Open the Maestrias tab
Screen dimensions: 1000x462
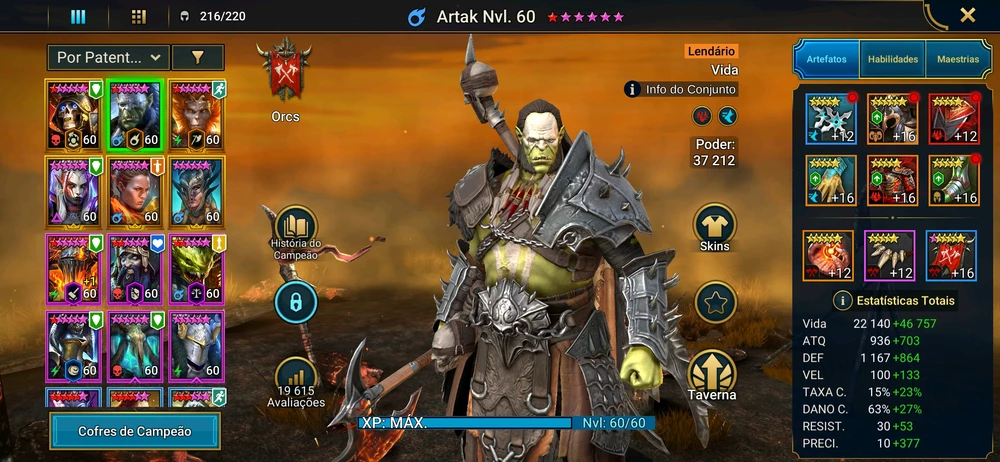(957, 60)
